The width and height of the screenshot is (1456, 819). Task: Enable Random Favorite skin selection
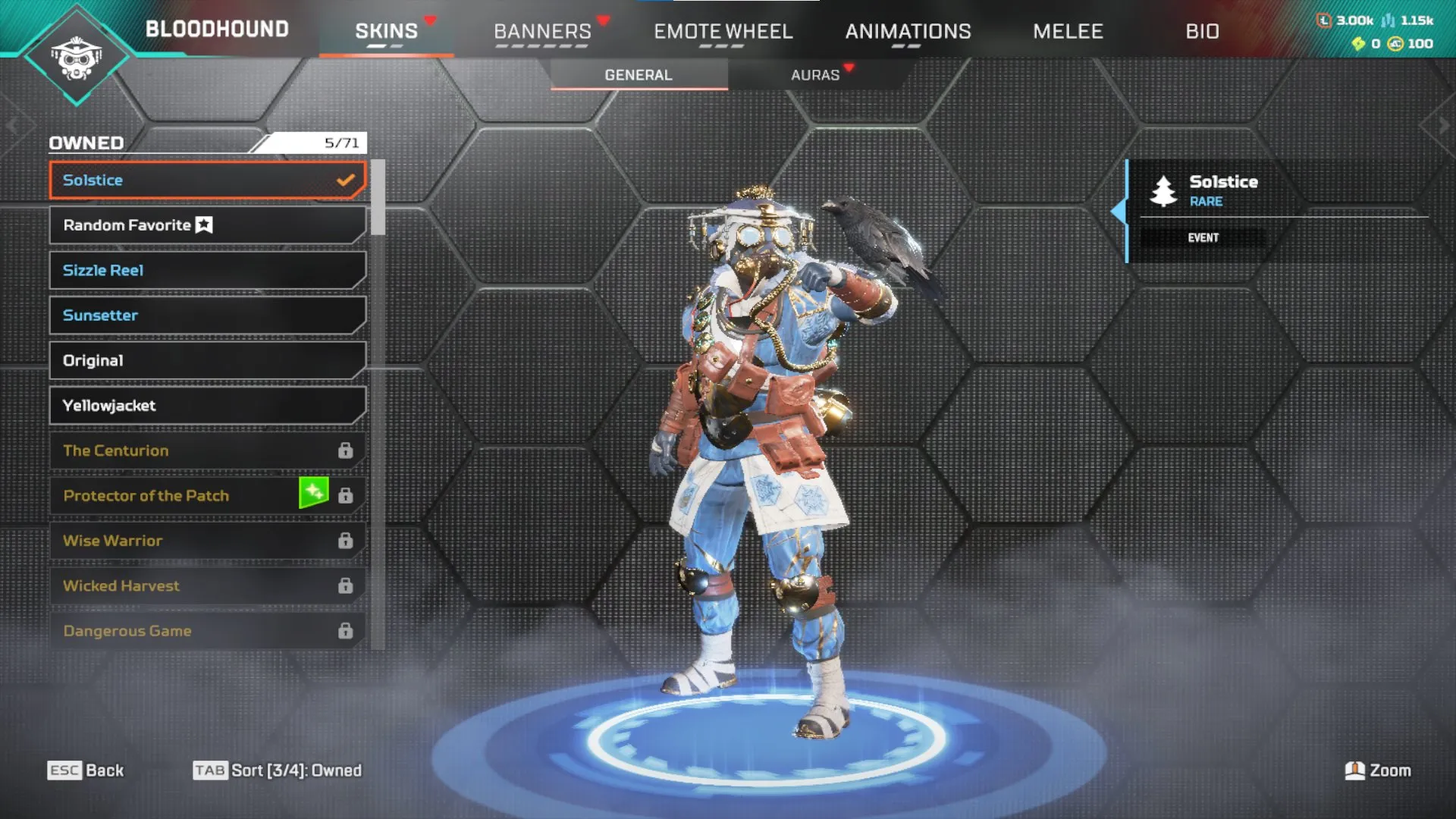(x=206, y=224)
